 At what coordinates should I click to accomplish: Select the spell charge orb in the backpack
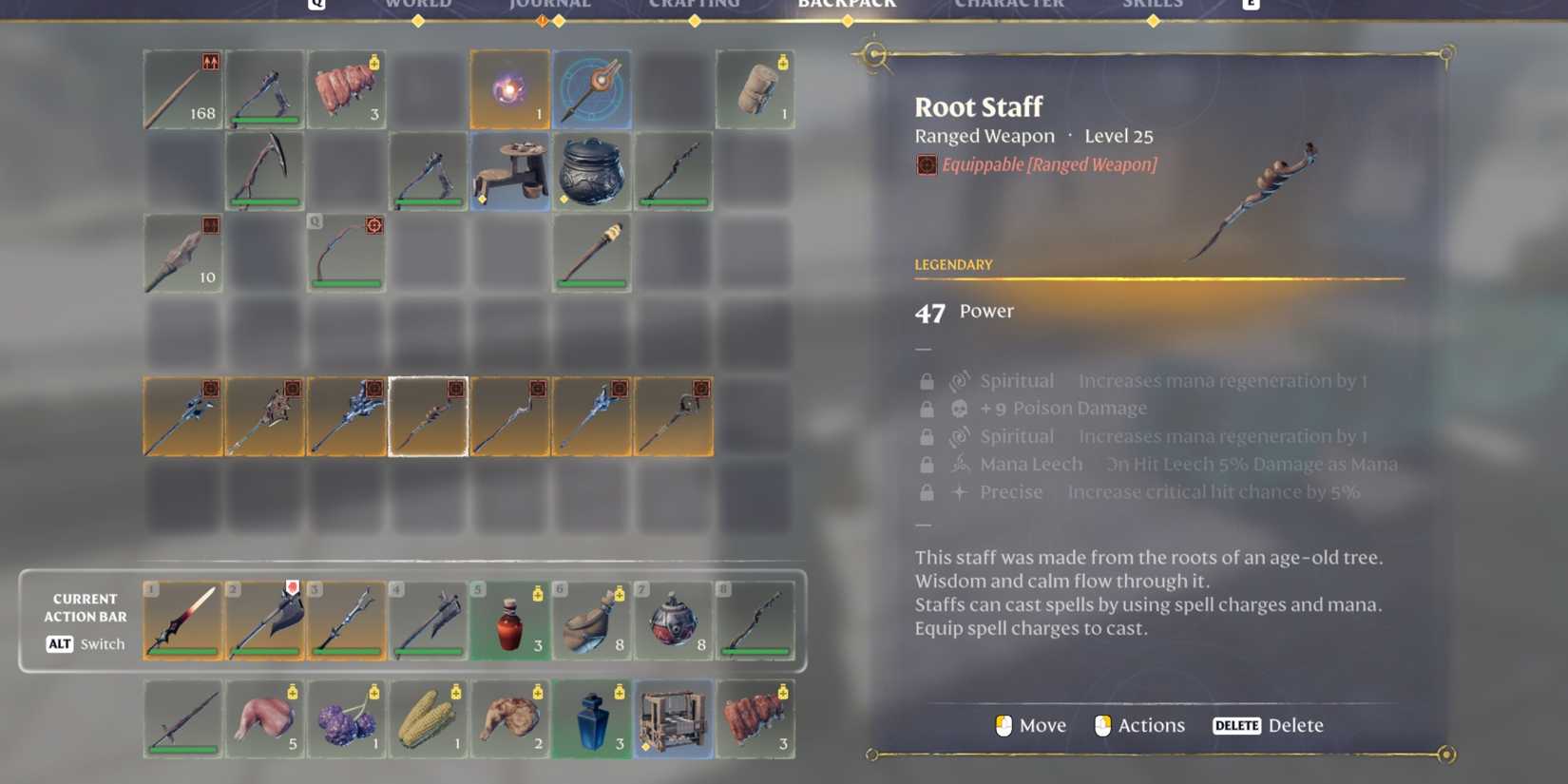coord(510,89)
